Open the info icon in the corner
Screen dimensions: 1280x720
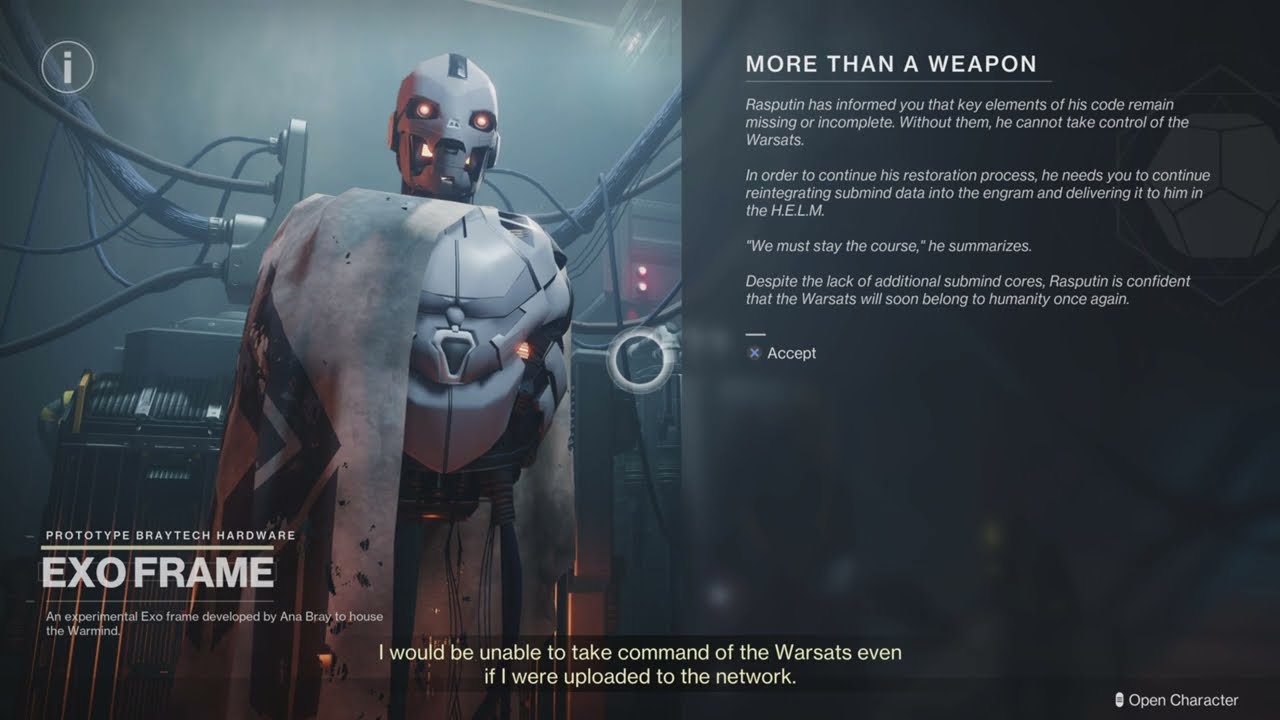click(x=67, y=68)
